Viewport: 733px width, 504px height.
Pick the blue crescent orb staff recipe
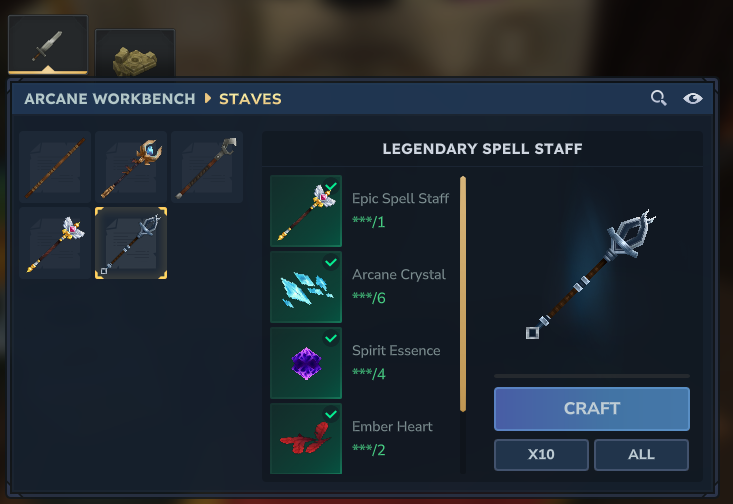click(x=131, y=167)
